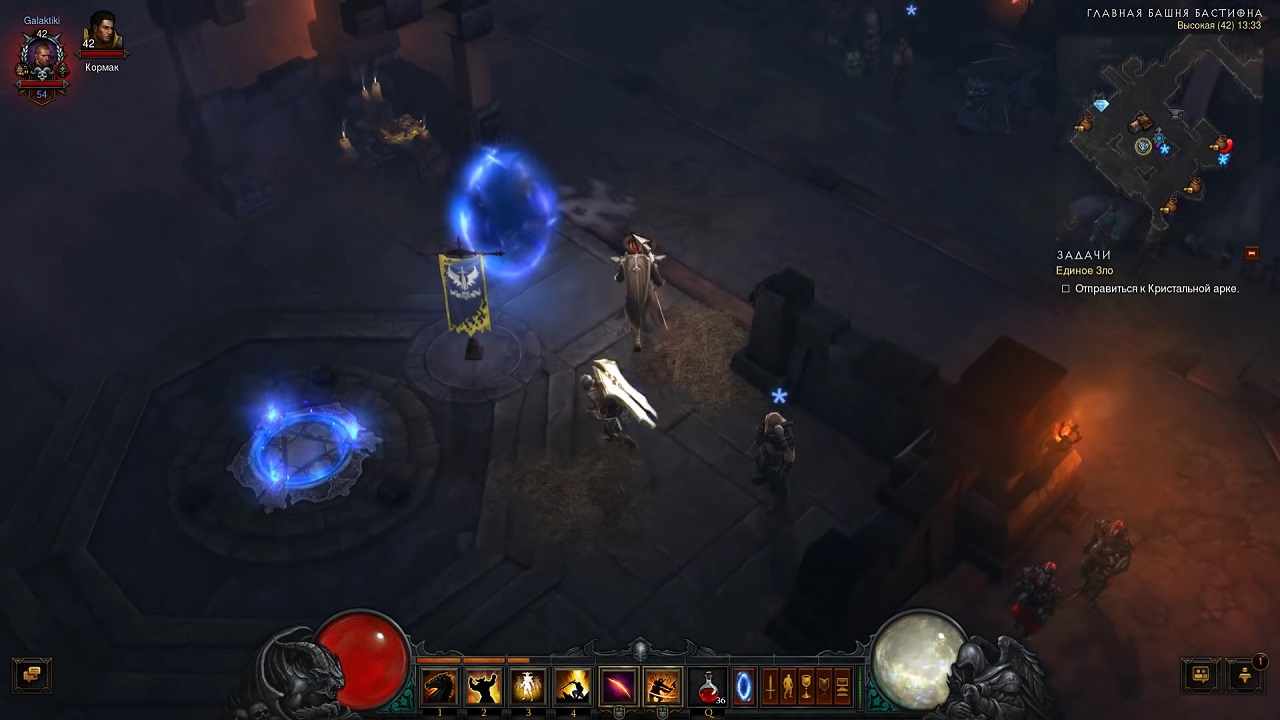Activate the horse steed skill in slot 1
The width and height of the screenshot is (1280, 720).
[440, 687]
